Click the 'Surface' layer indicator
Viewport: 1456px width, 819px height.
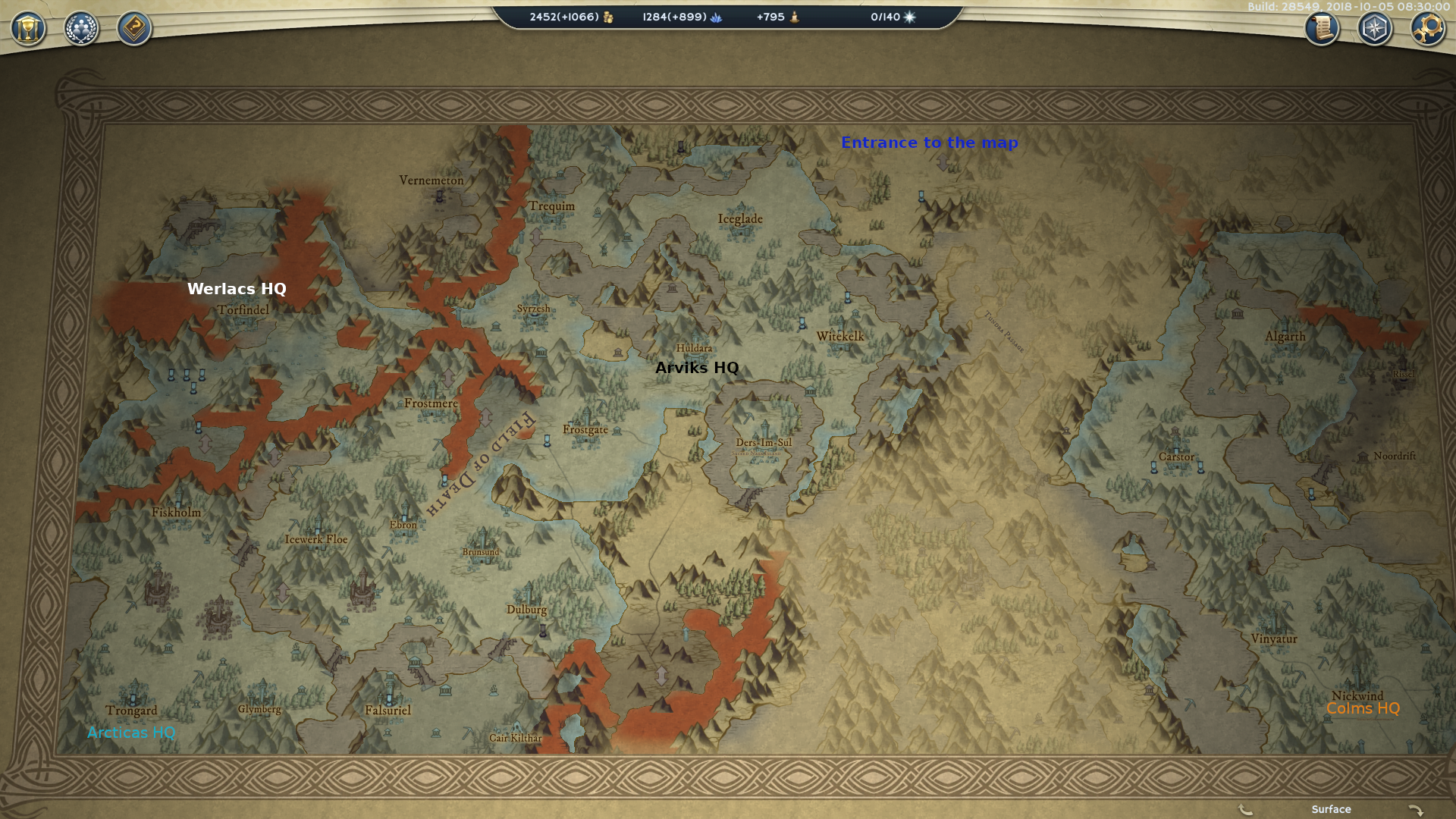(x=1333, y=810)
